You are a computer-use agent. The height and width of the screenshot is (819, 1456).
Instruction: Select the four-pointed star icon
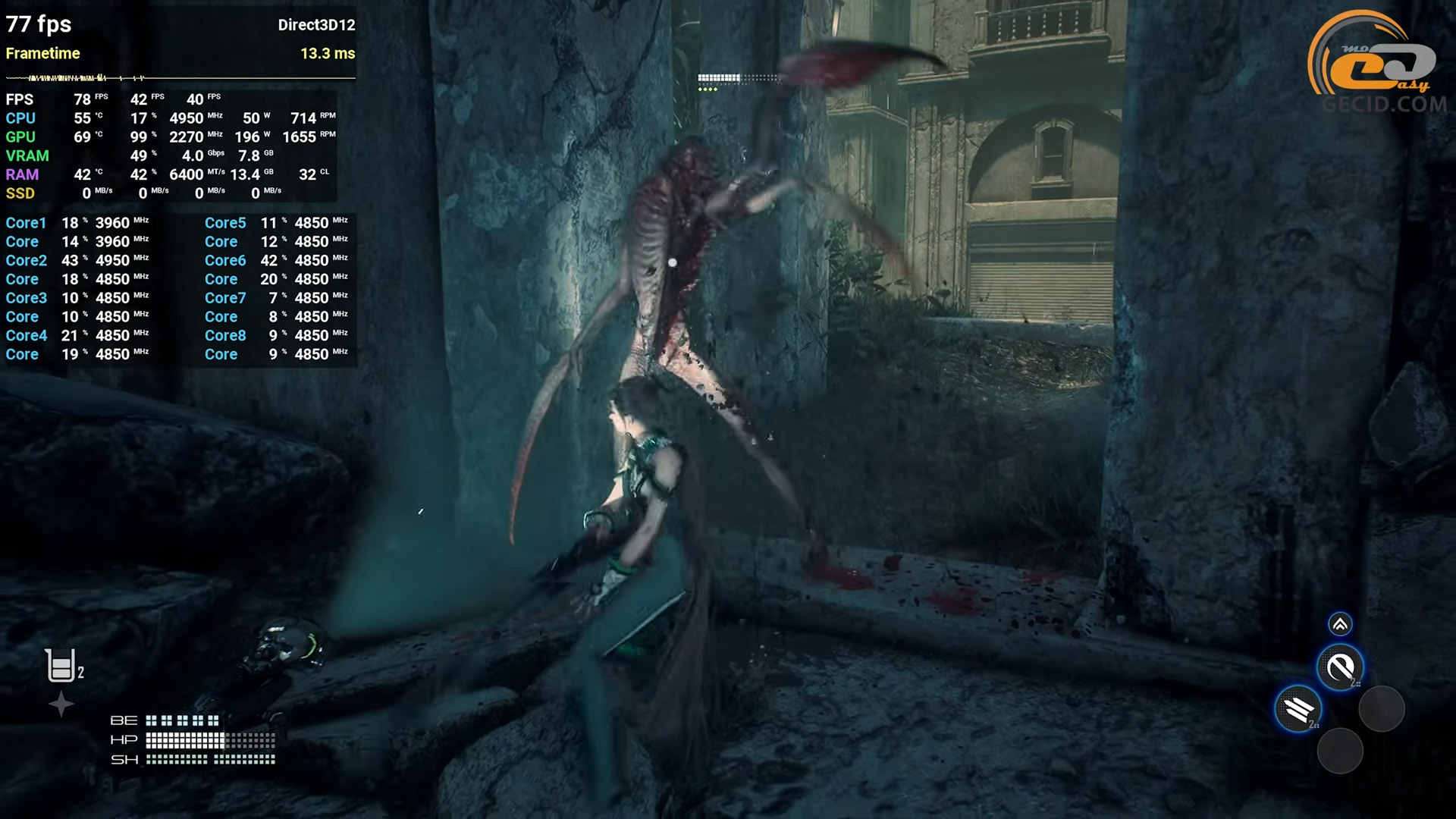click(x=61, y=704)
